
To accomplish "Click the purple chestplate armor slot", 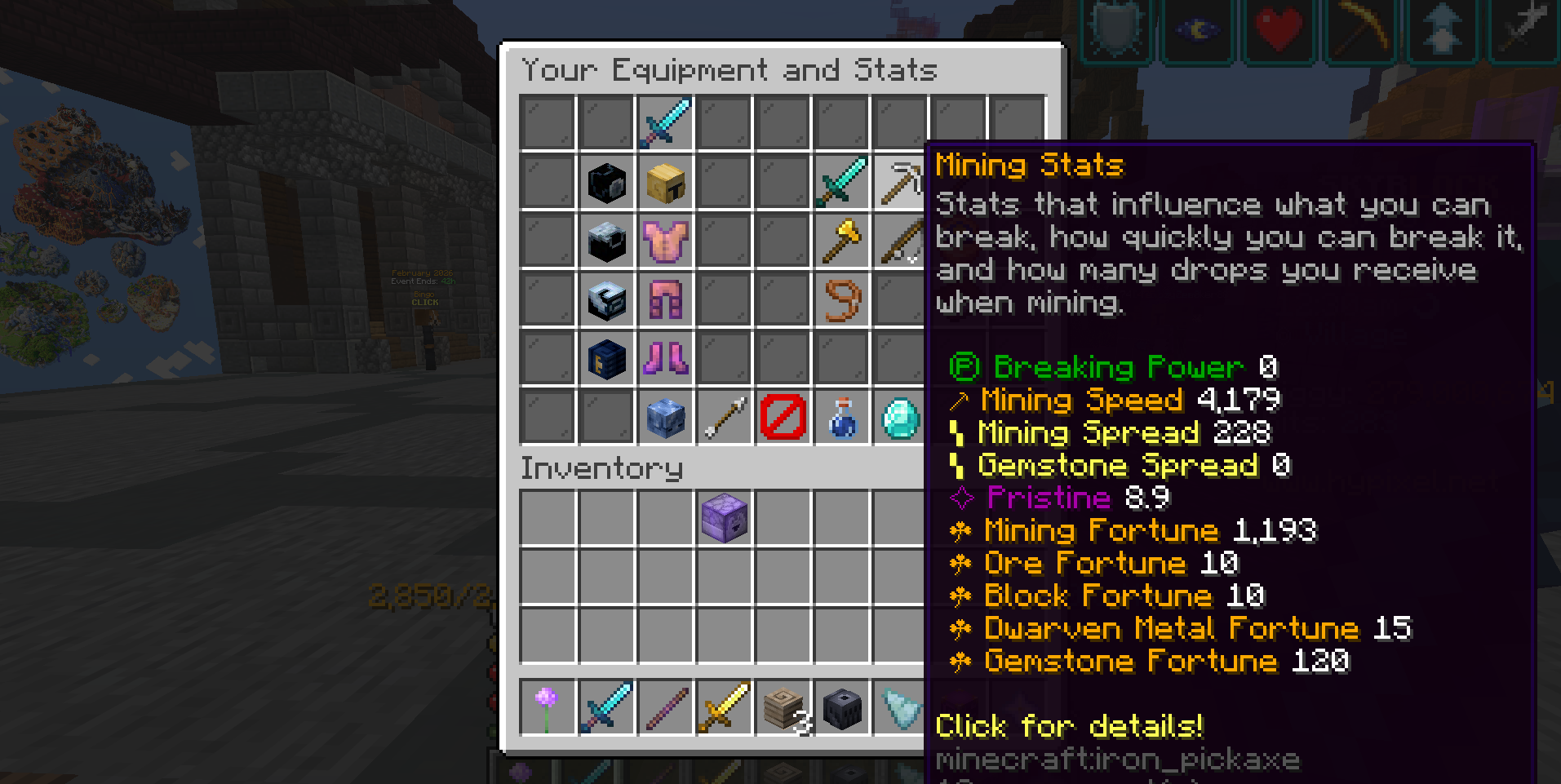I will pyautogui.click(x=664, y=241).
